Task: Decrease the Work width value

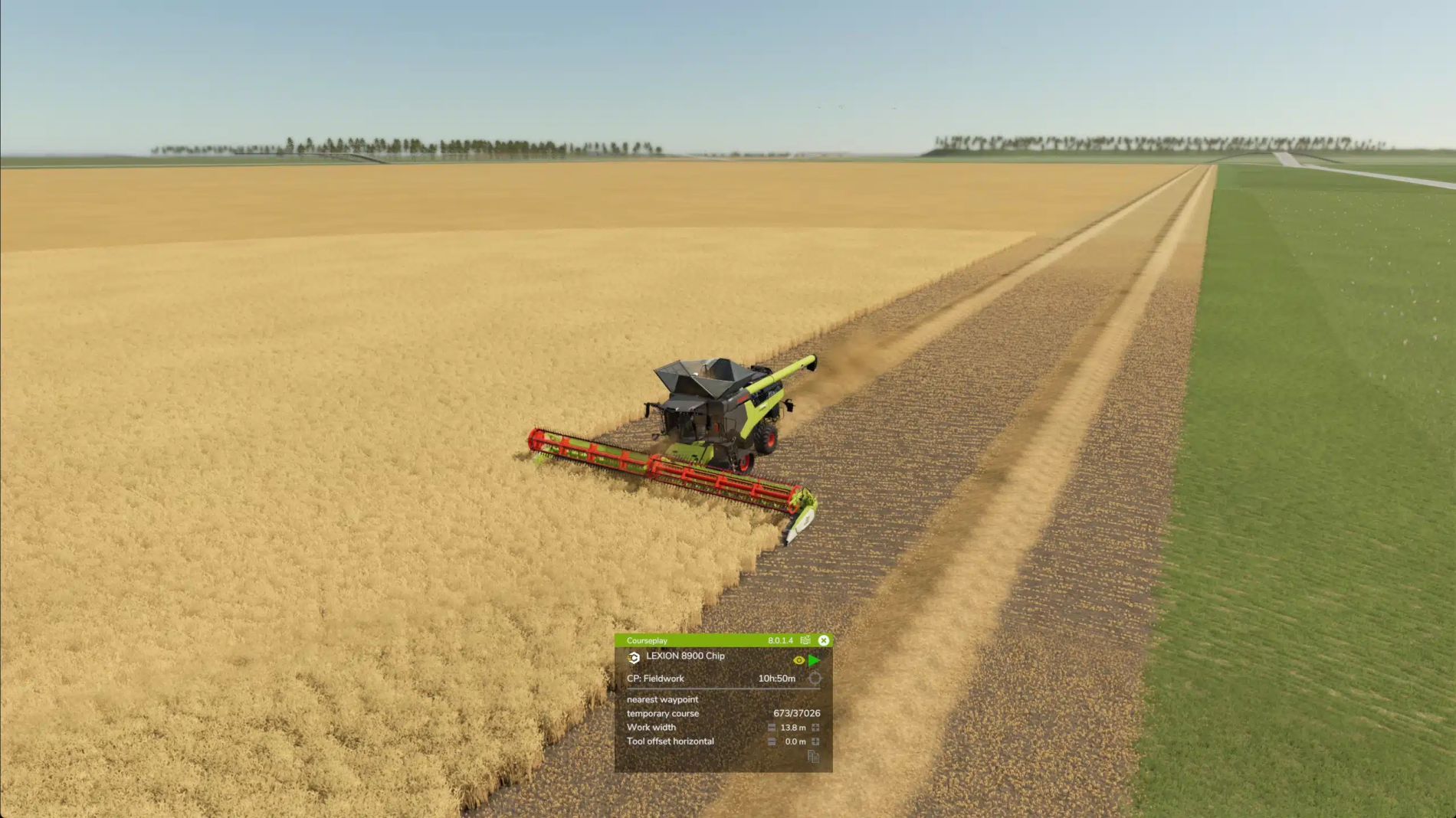Action: click(x=772, y=728)
